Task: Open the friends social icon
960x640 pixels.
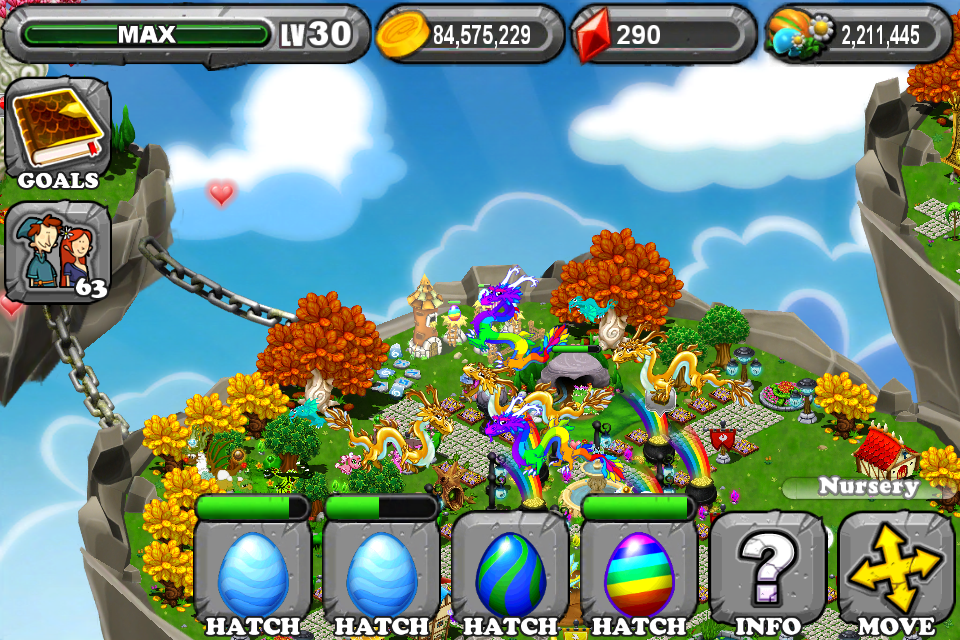Action: (x=57, y=250)
